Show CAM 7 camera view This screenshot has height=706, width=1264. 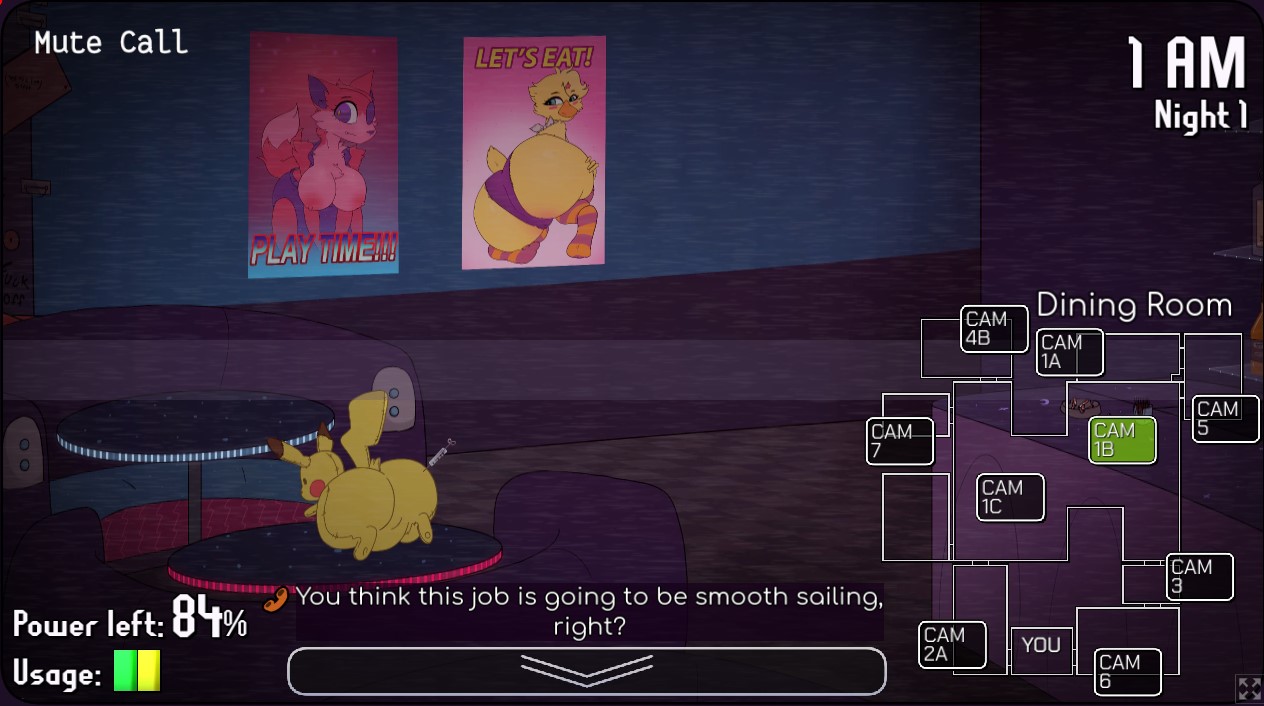tap(899, 441)
